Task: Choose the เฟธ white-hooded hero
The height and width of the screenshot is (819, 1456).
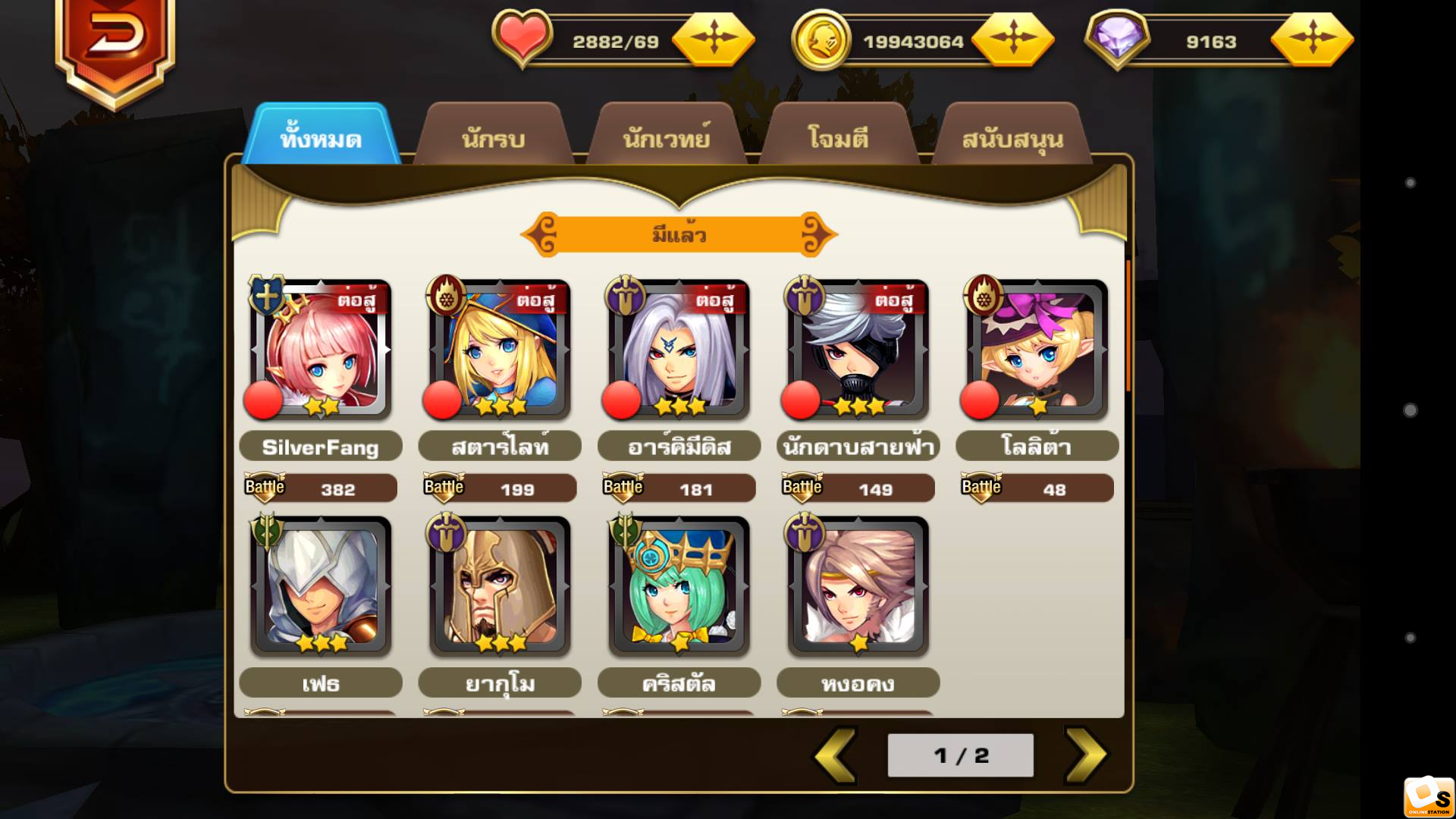Action: point(321,586)
